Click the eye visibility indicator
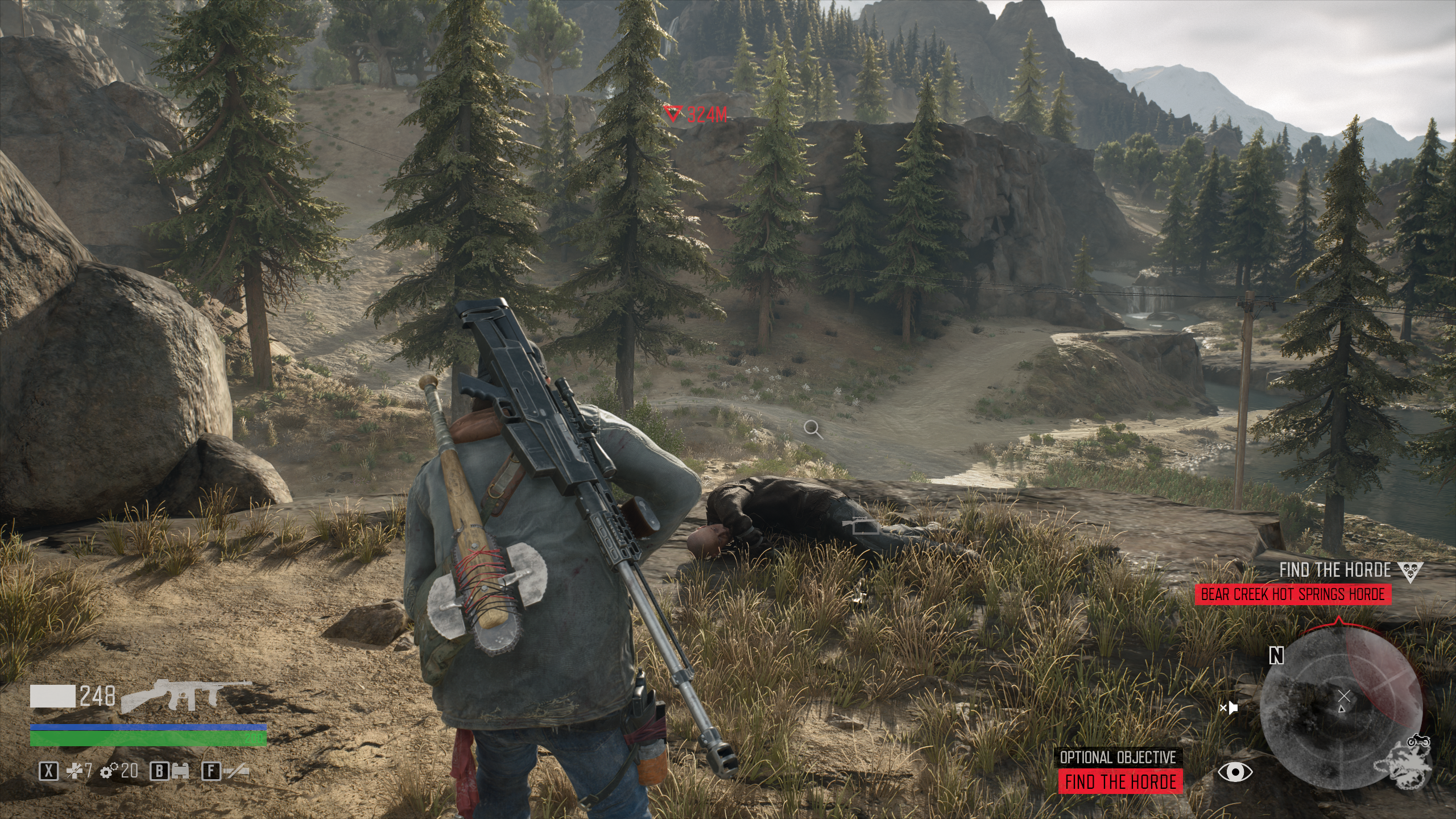This screenshot has height=819, width=1456. pyautogui.click(x=1234, y=772)
